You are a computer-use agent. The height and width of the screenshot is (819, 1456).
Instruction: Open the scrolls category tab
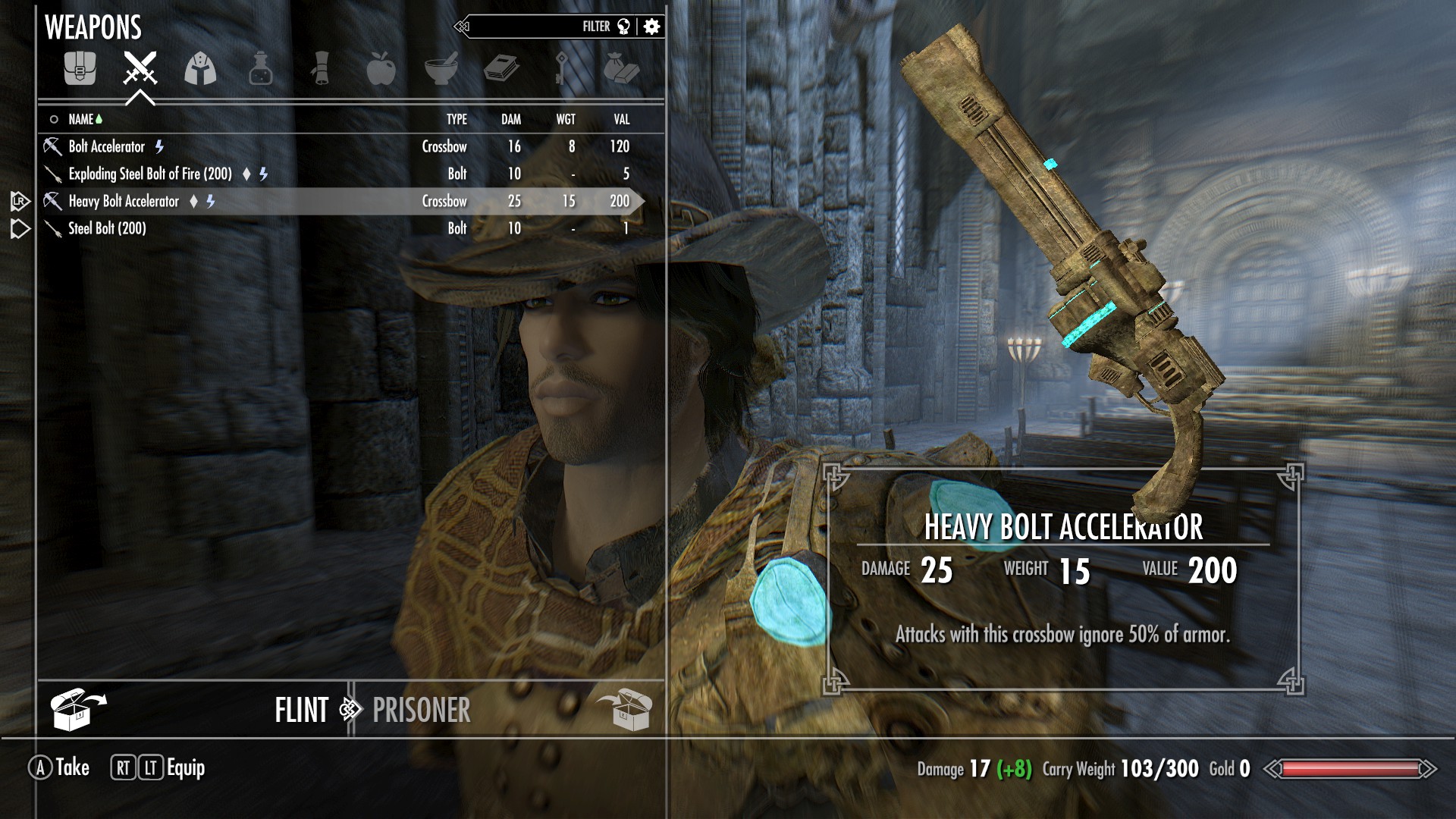click(321, 69)
